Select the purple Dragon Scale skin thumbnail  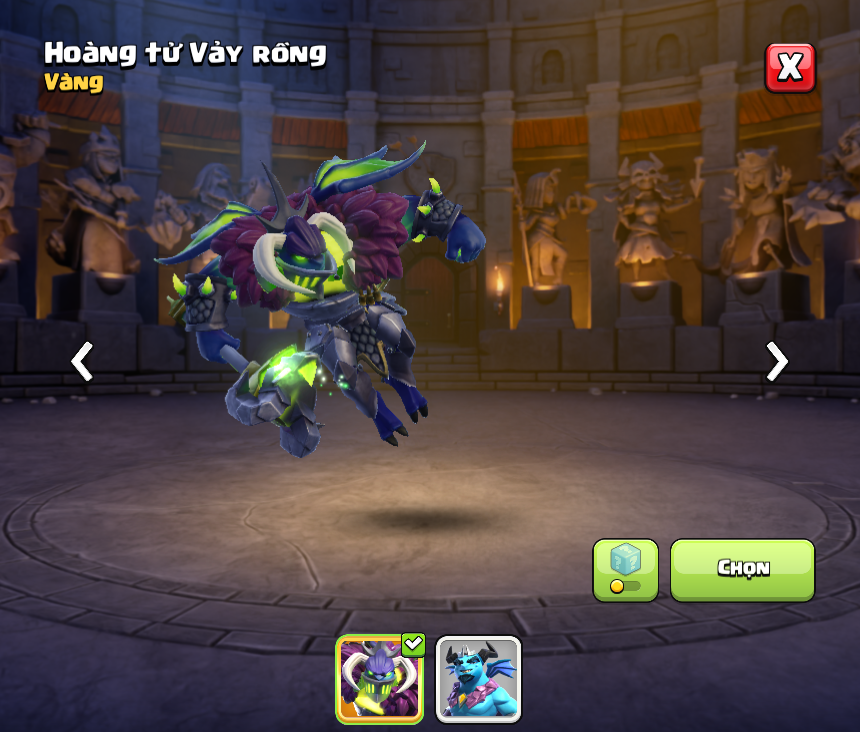click(379, 678)
